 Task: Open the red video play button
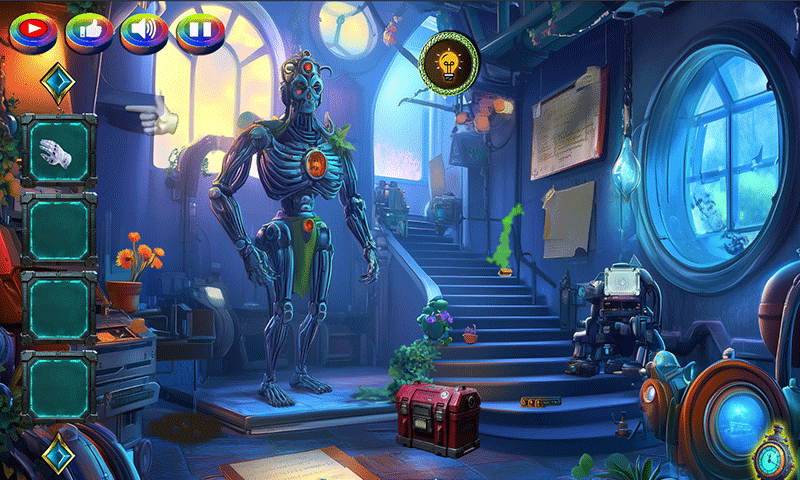pyautogui.click(x=34, y=30)
